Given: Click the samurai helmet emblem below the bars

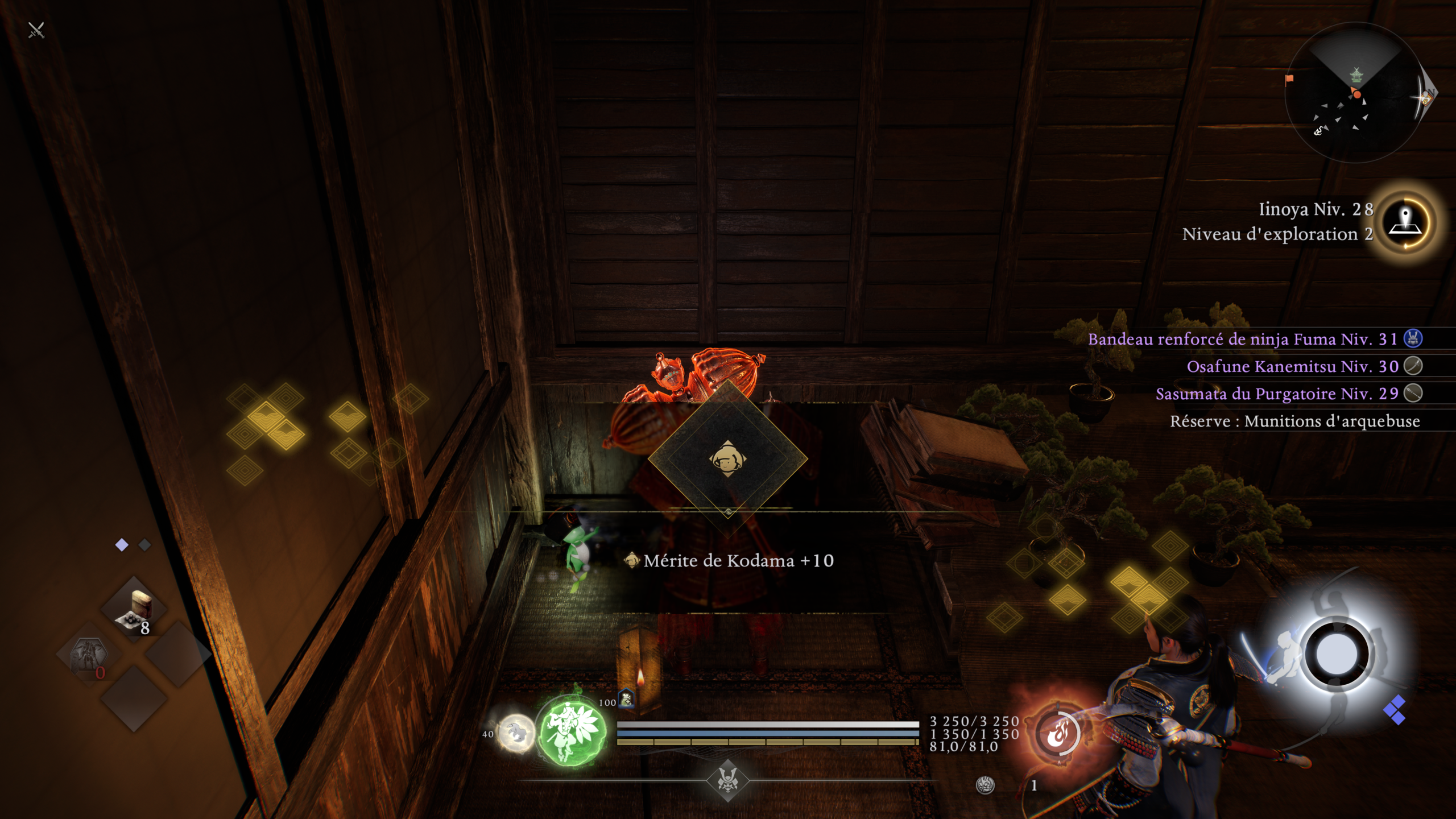Looking at the screenshot, I should 727,780.
